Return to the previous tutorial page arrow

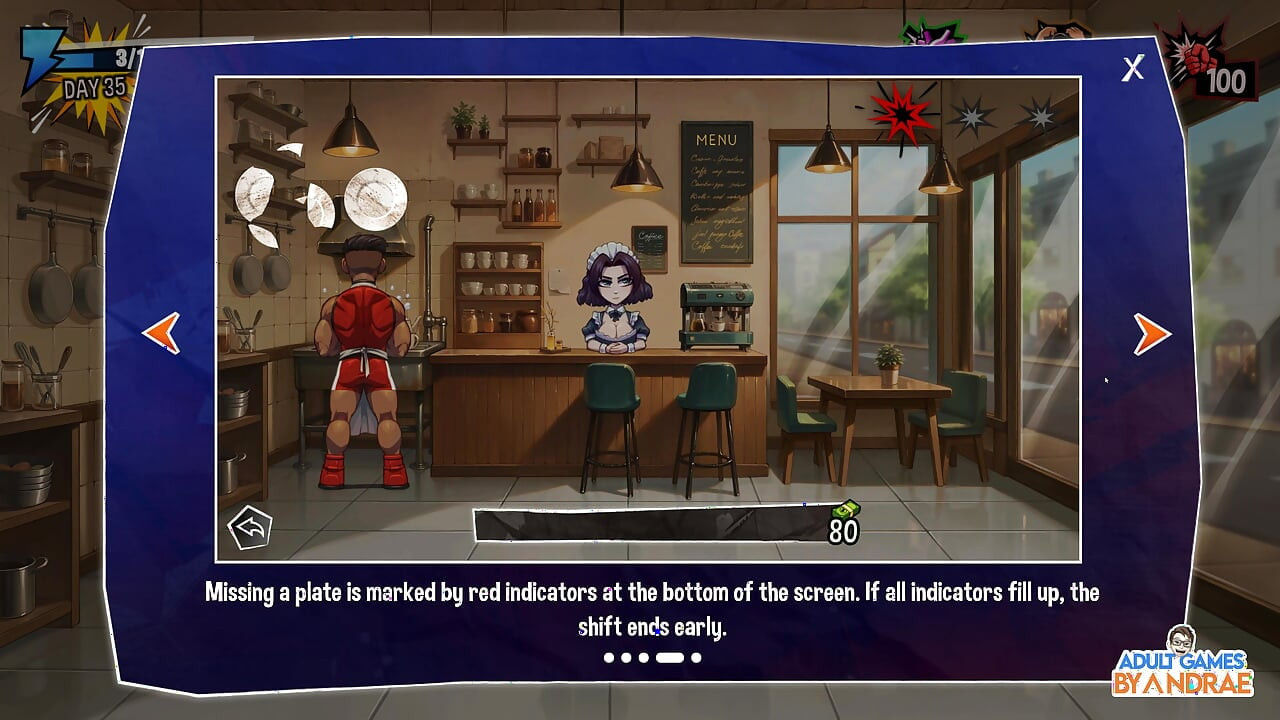pos(161,333)
